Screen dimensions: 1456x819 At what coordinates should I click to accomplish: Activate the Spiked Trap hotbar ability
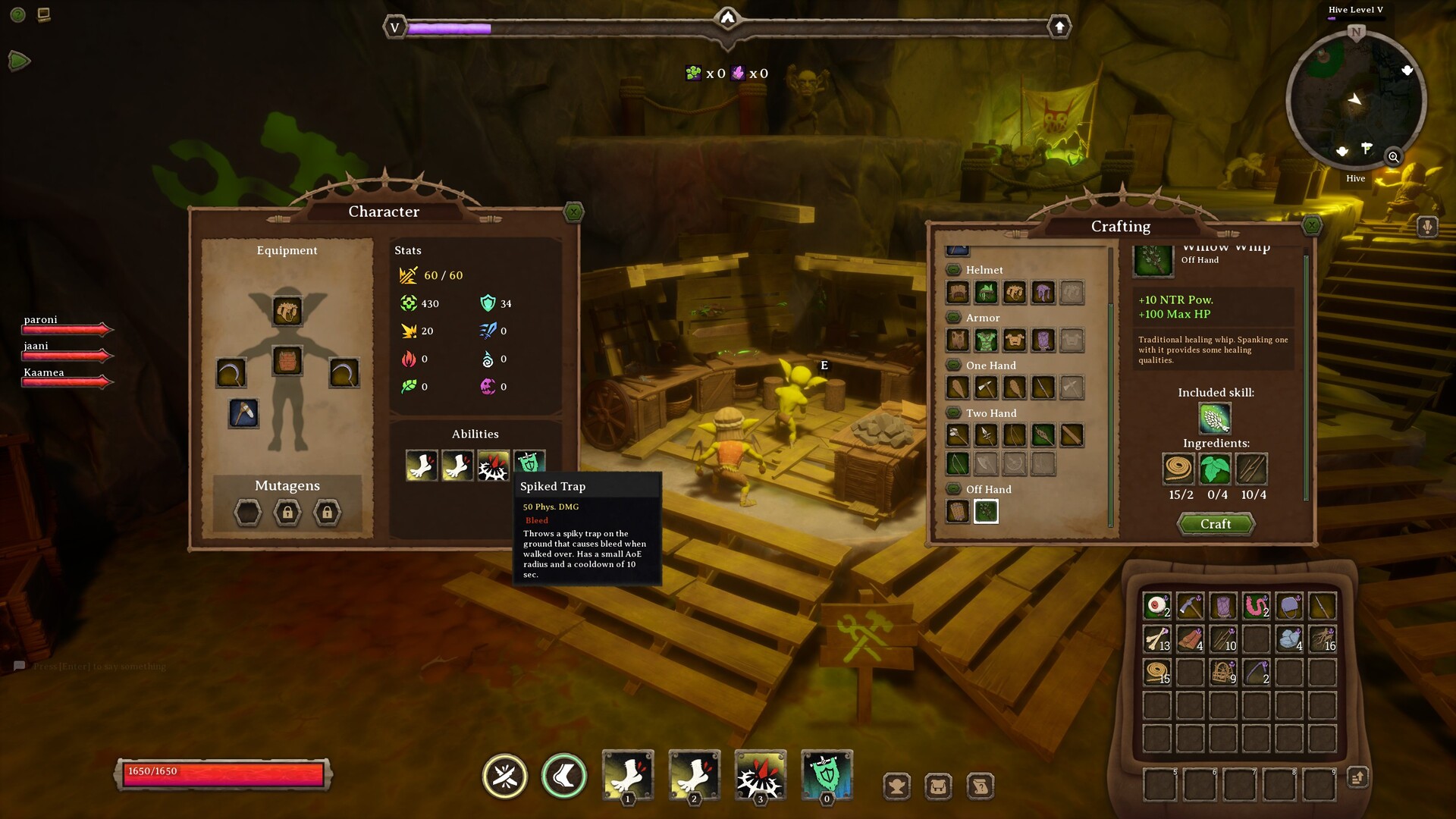click(x=760, y=776)
